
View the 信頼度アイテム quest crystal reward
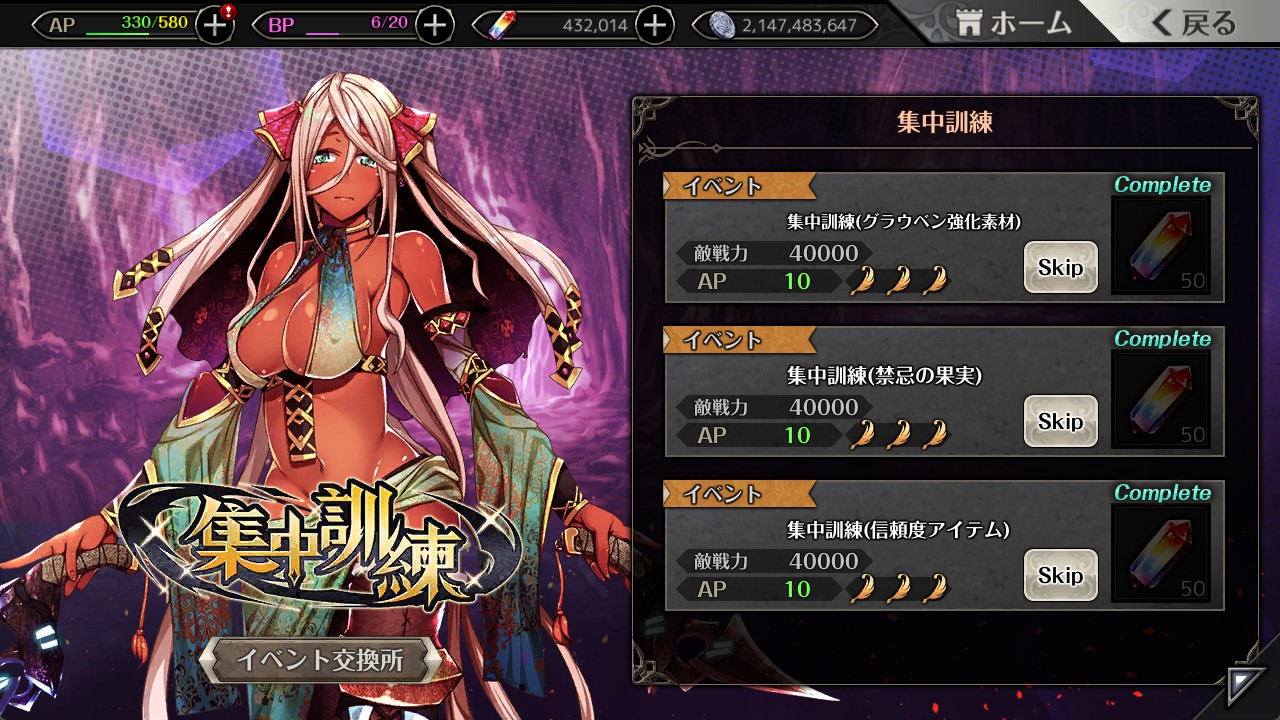(1161, 554)
